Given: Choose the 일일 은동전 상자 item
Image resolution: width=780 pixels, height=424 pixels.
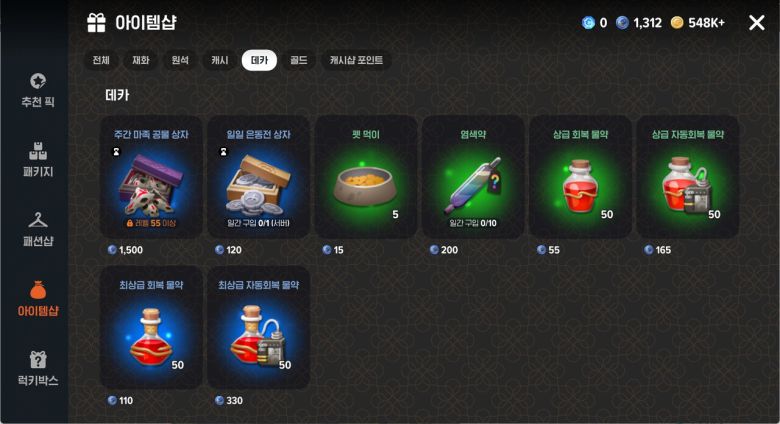Looking at the screenshot, I should [258, 178].
